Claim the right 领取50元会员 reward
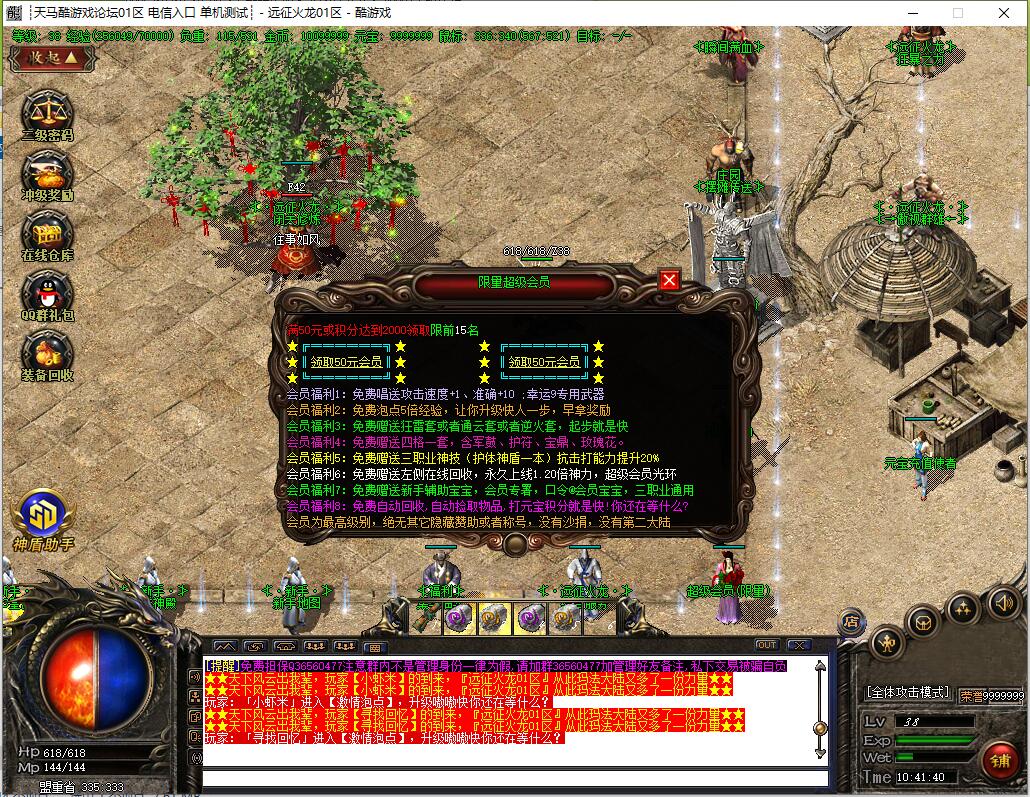This screenshot has height=797, width=1030. (x=543, y=362)
